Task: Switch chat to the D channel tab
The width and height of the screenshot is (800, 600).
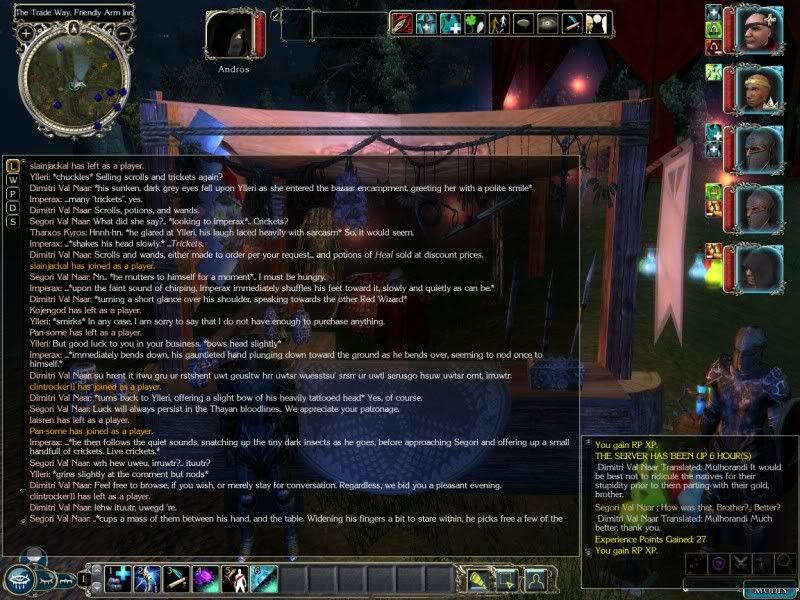Action: [x=11, y=207]
